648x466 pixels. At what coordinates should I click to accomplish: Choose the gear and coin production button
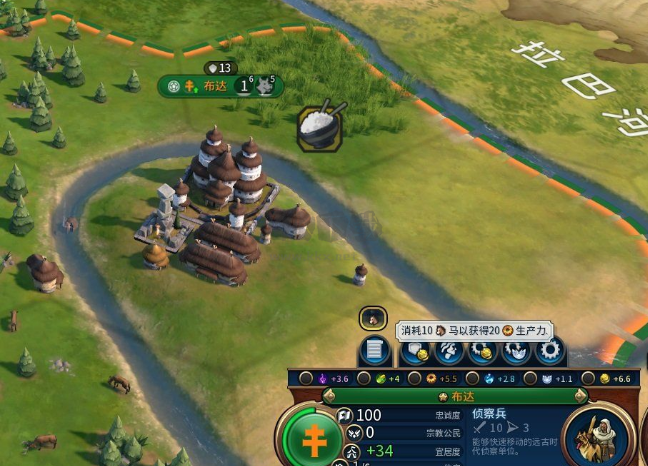(x=483, y=351)
